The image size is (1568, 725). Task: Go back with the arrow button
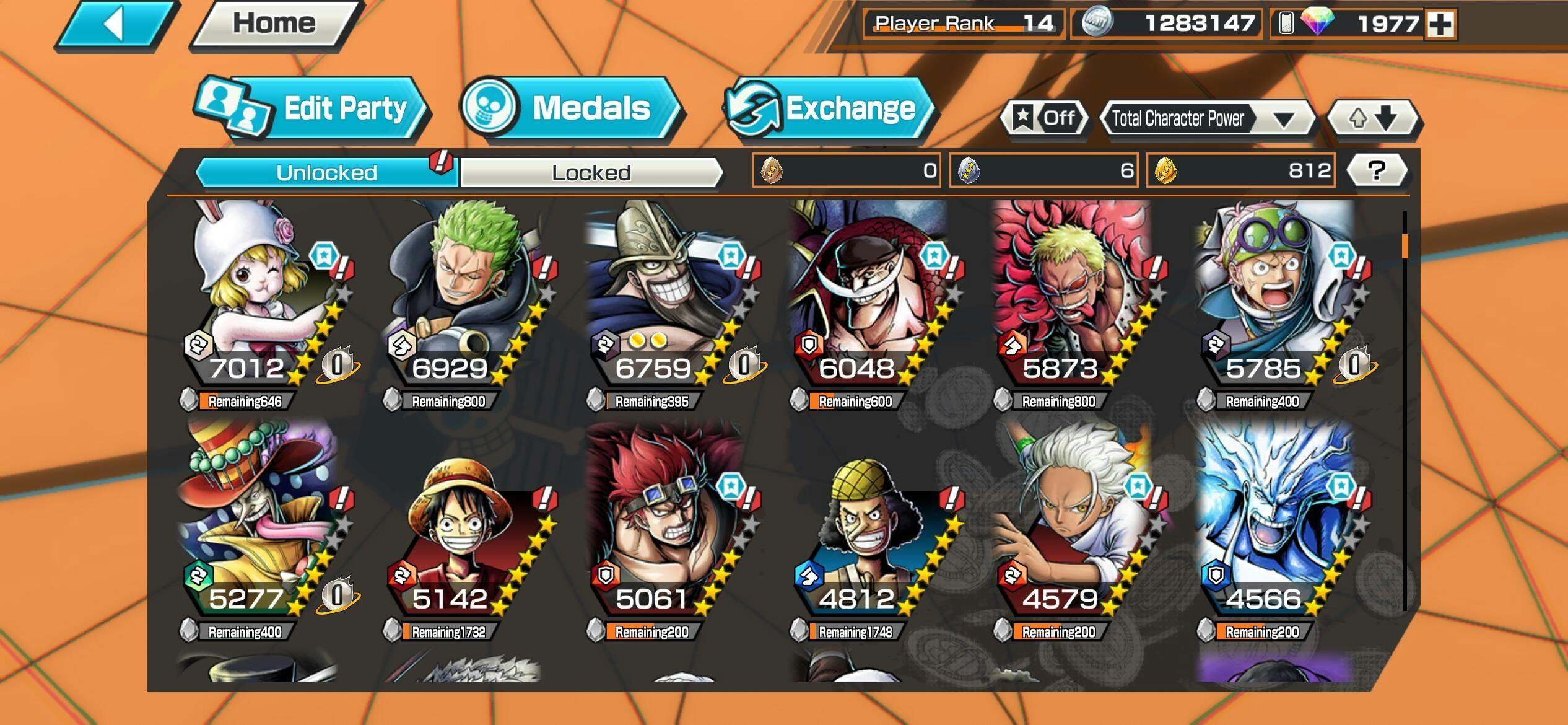click(115, 25)
